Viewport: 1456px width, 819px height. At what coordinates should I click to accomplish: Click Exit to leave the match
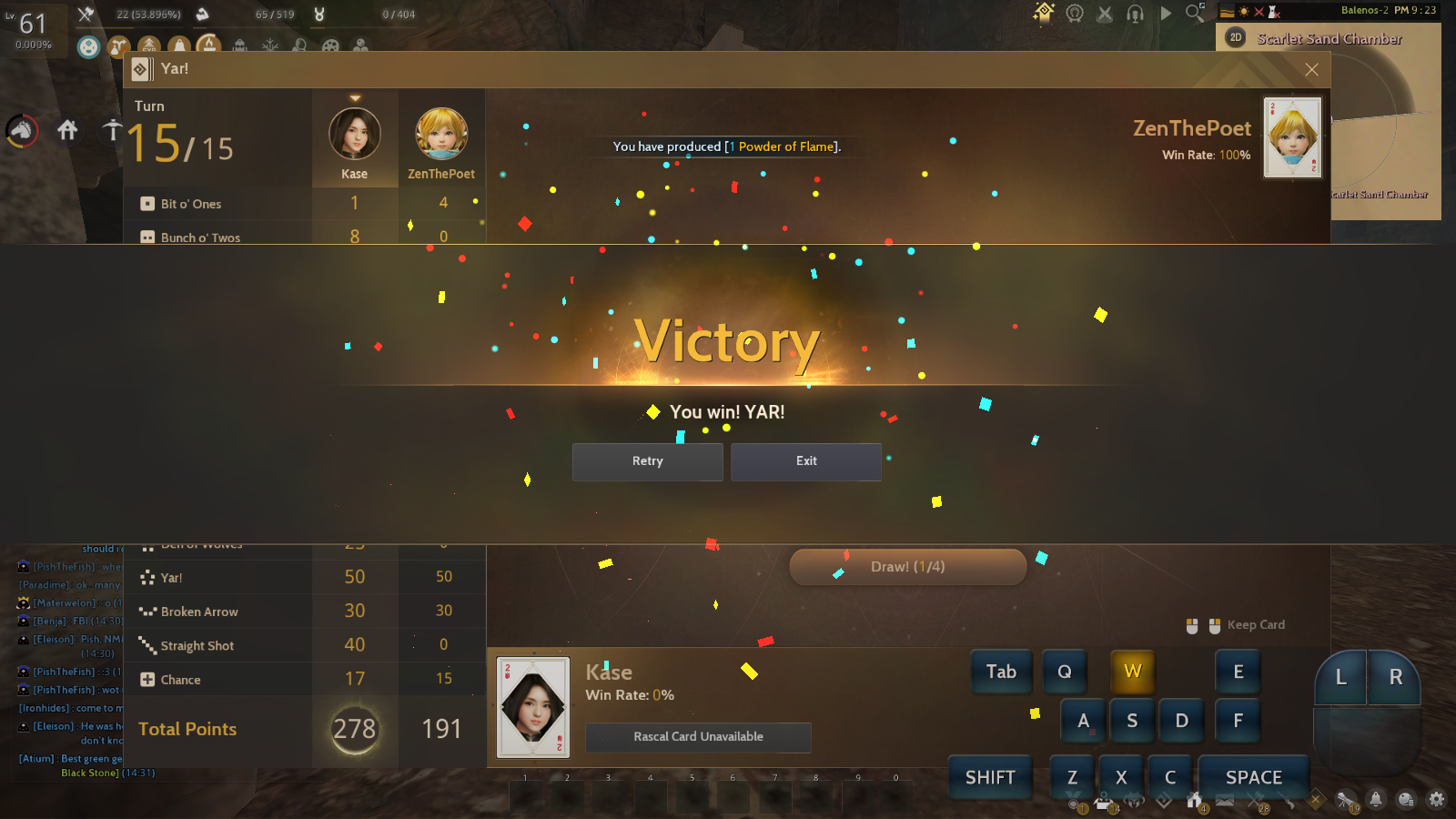pos(805,461)
